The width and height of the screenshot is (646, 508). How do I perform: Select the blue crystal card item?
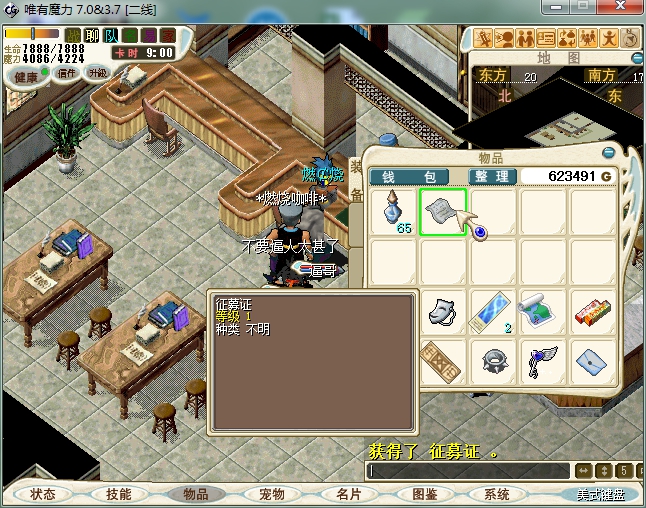493,313
